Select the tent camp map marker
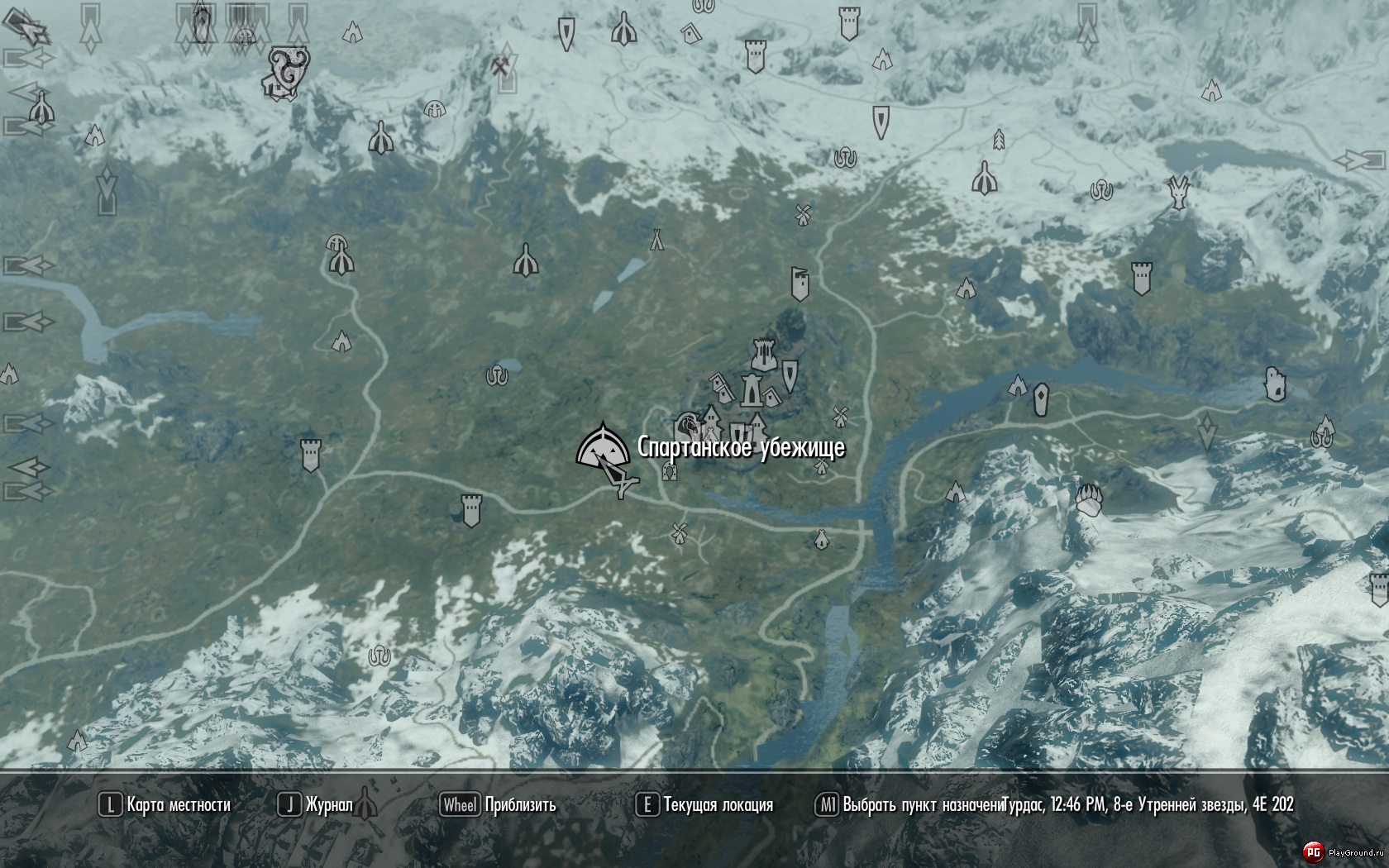1389x868 pixels. point(656,240)
